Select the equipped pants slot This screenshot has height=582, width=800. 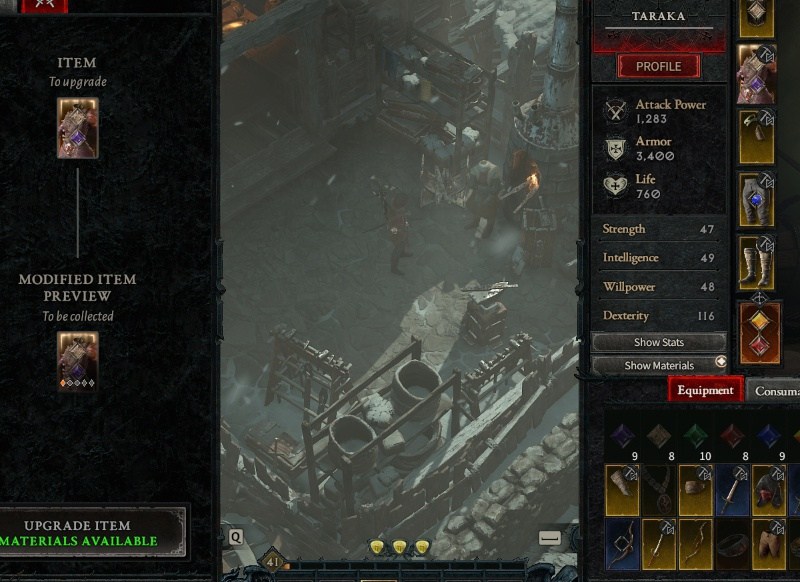[757, 199]
